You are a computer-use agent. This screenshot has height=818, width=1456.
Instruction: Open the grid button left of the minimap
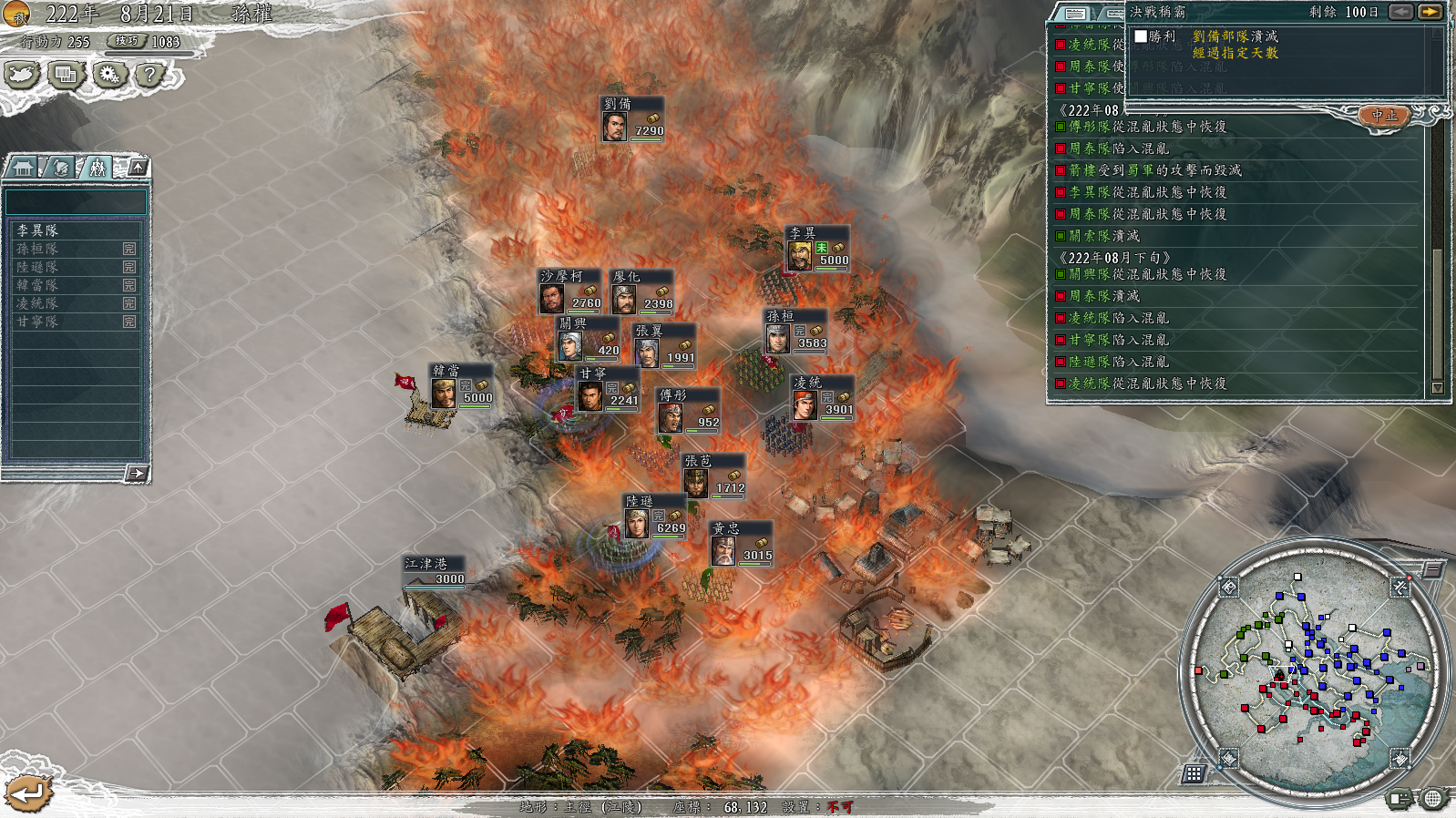(x=1194, y=774)
